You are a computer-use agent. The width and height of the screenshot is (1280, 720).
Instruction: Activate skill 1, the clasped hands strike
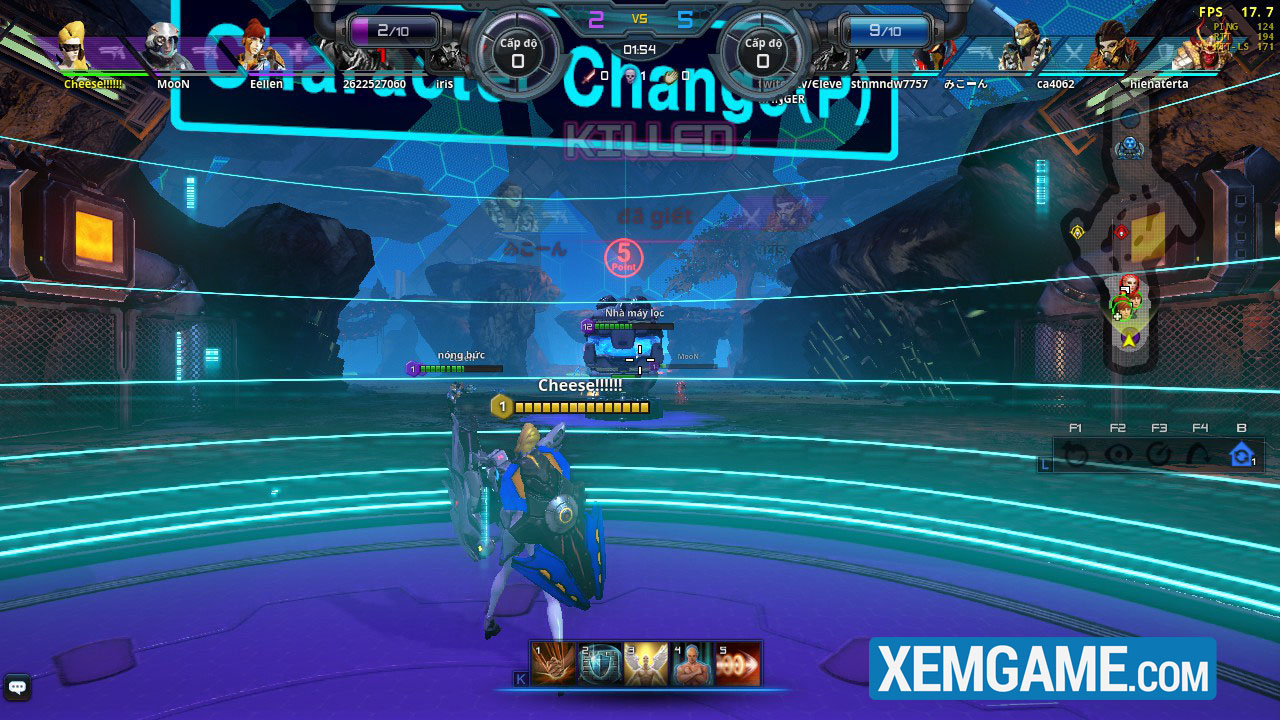click(x=553, y=664)
